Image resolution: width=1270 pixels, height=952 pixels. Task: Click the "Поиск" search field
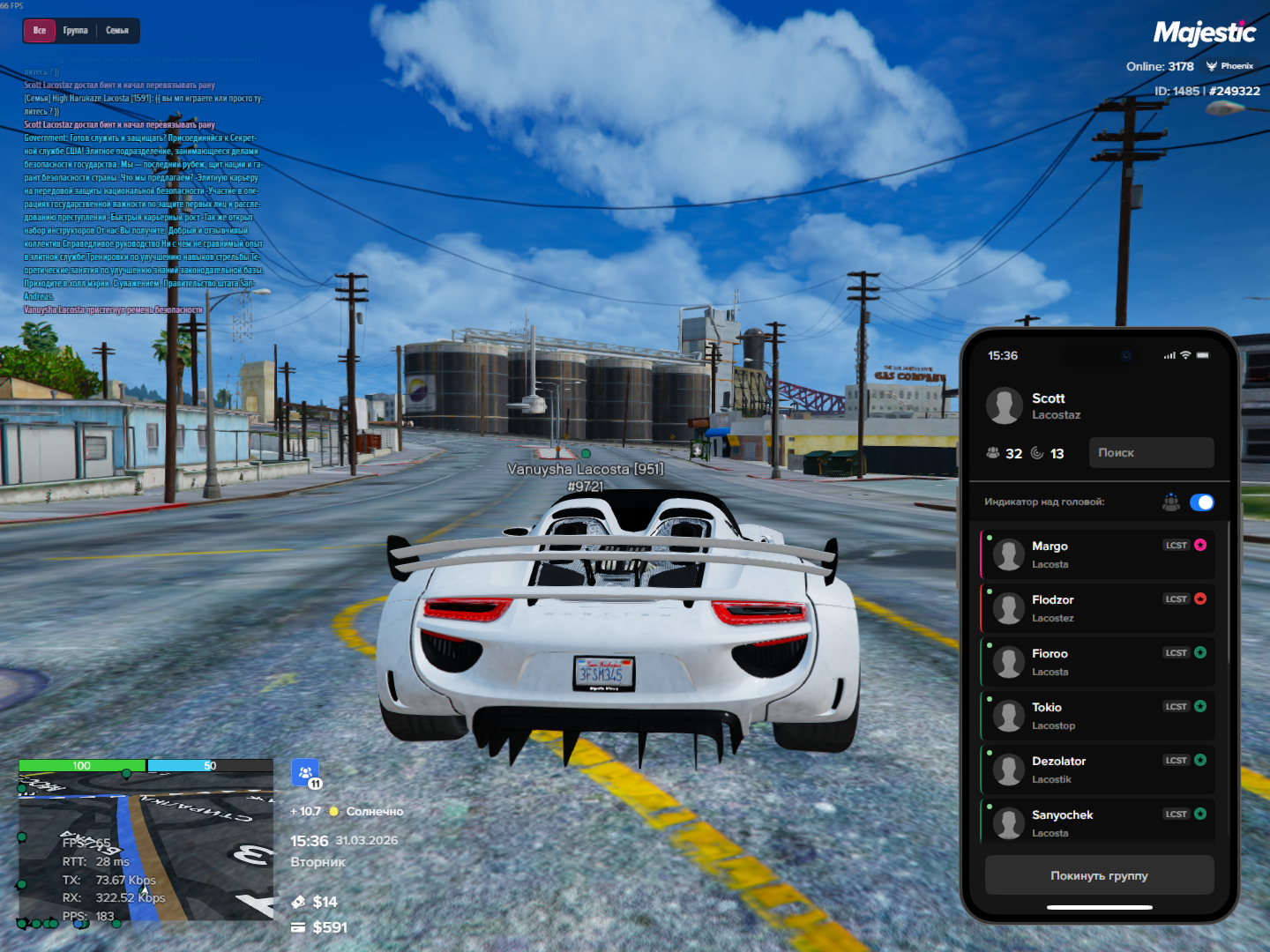[1151, 453]
